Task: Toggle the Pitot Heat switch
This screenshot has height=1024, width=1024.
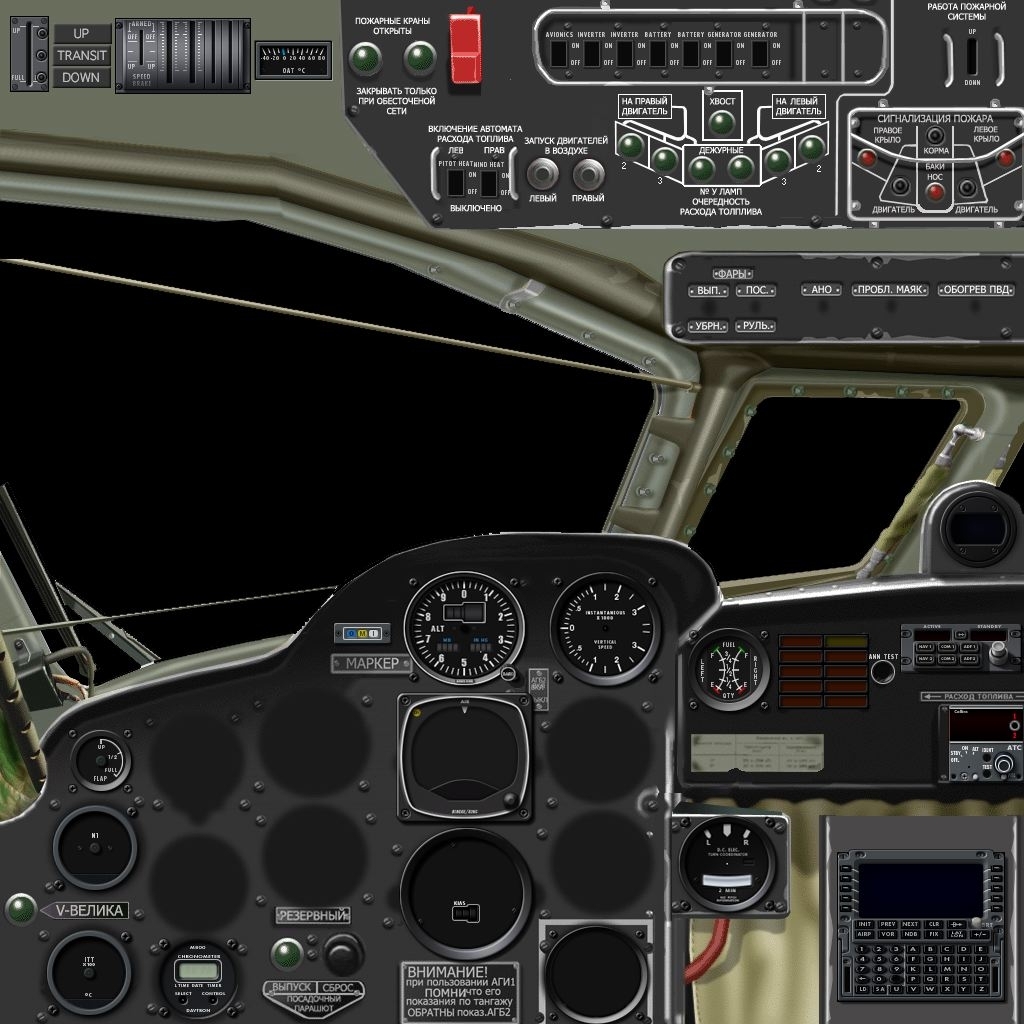Action: tap(456, 183)
